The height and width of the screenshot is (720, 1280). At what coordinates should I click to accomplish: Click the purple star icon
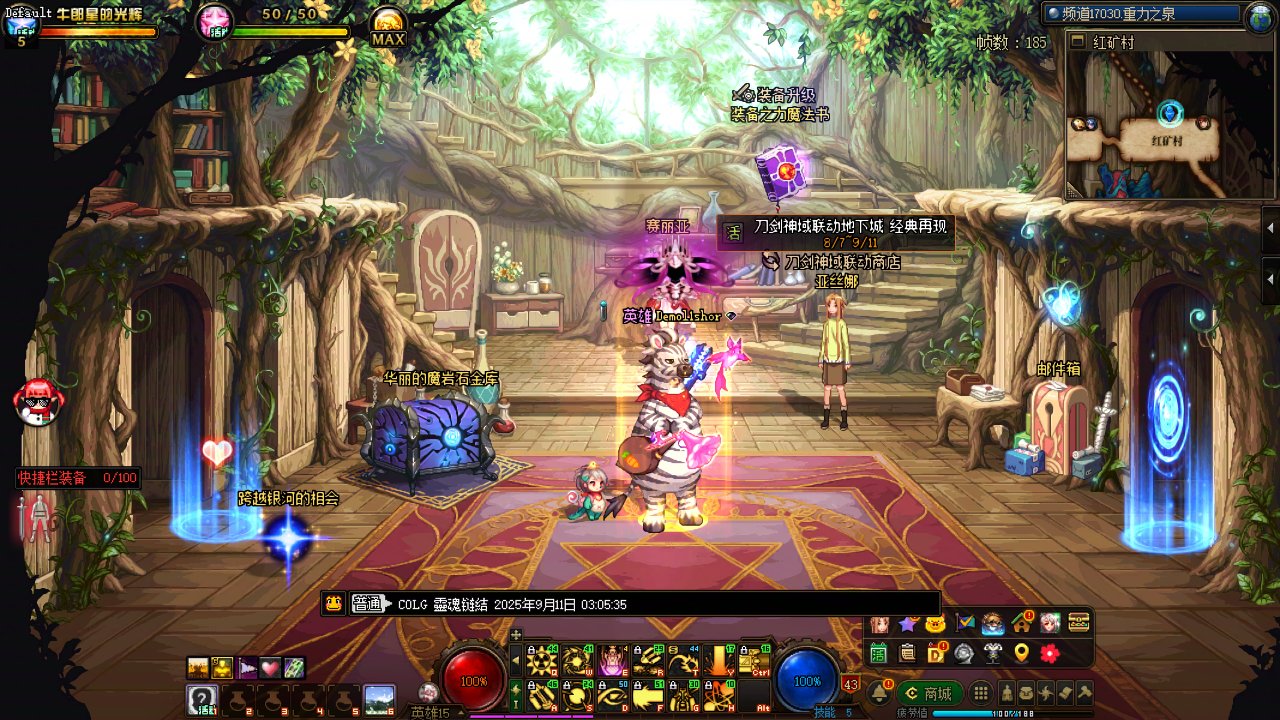click(x=907, y=623)
